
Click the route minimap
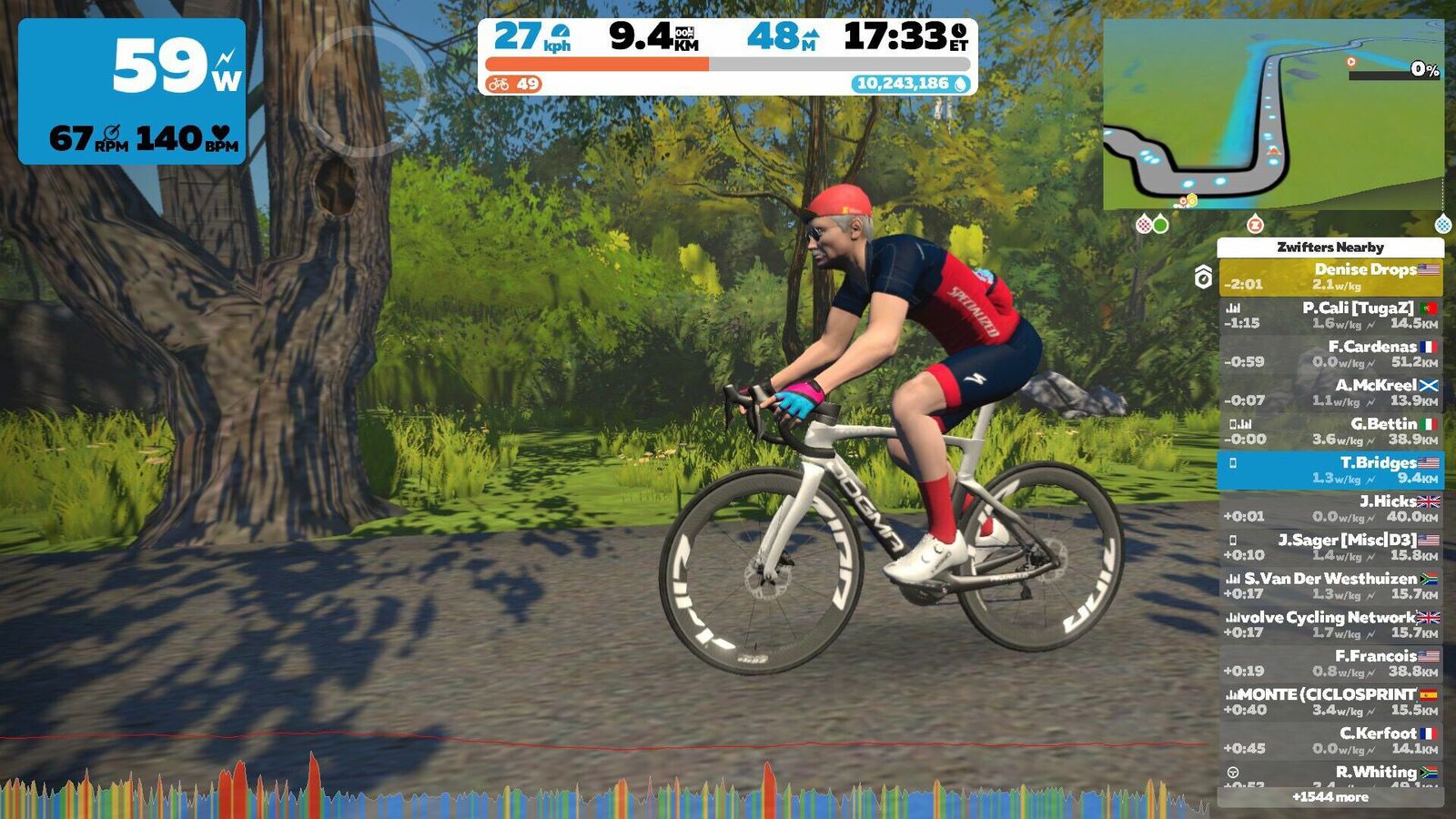click(x=1272, y=115)
